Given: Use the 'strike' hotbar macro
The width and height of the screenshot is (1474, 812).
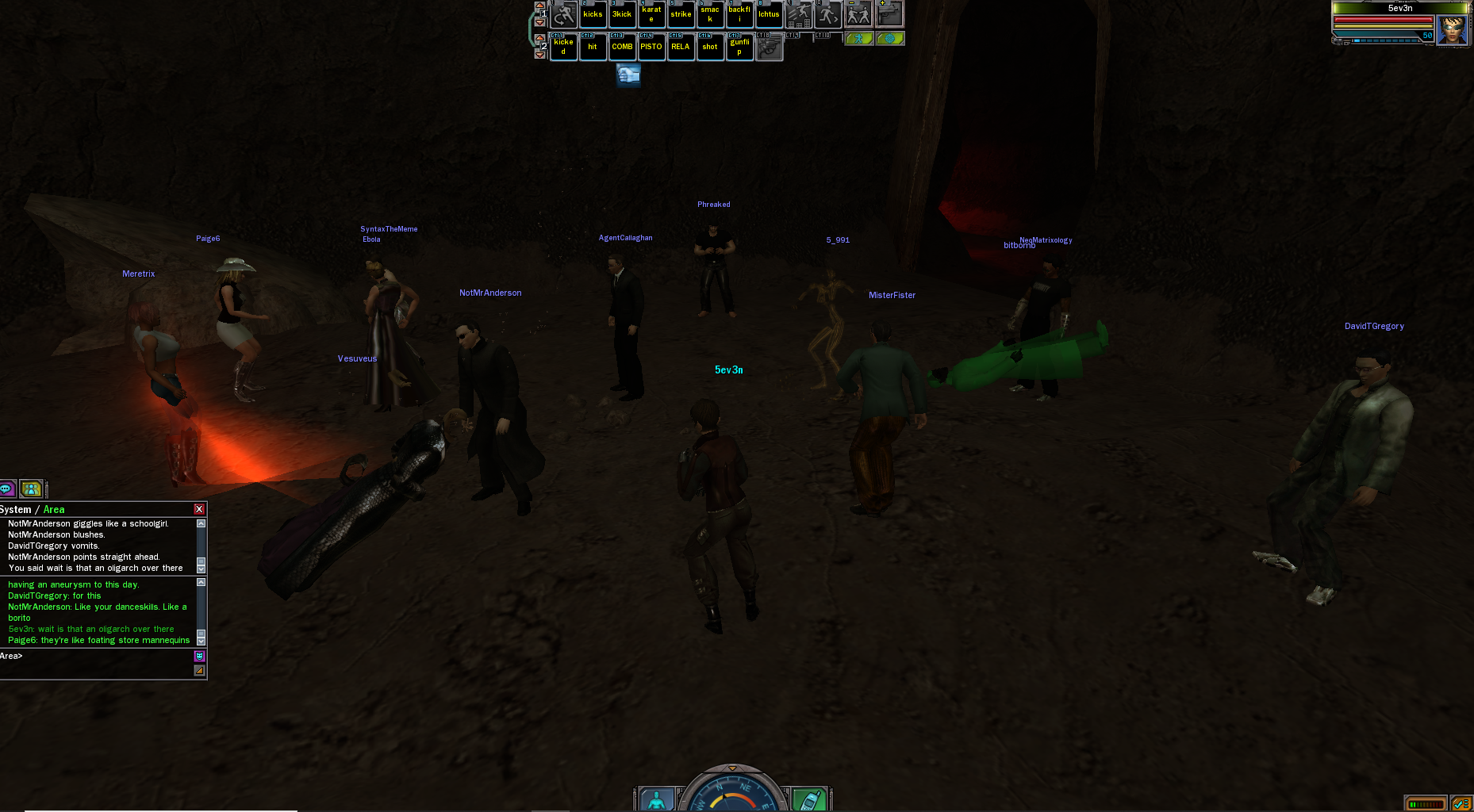Looking at the screenshot, I should [681, 14].
